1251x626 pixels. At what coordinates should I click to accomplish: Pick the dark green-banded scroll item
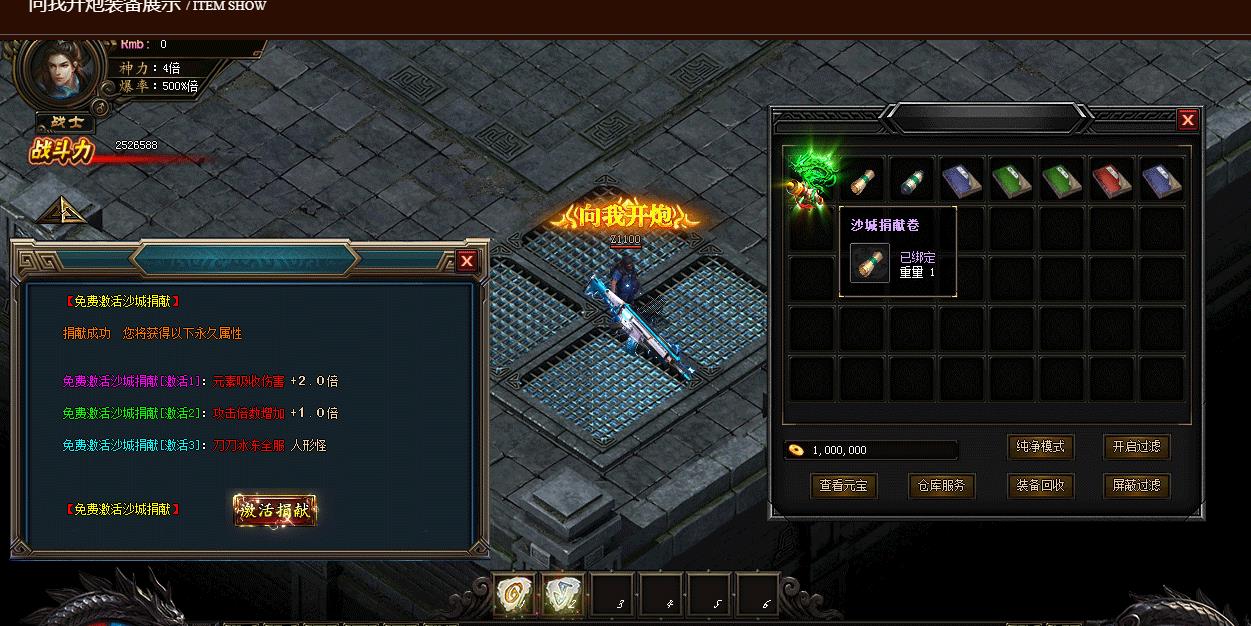tap(911, 181)
